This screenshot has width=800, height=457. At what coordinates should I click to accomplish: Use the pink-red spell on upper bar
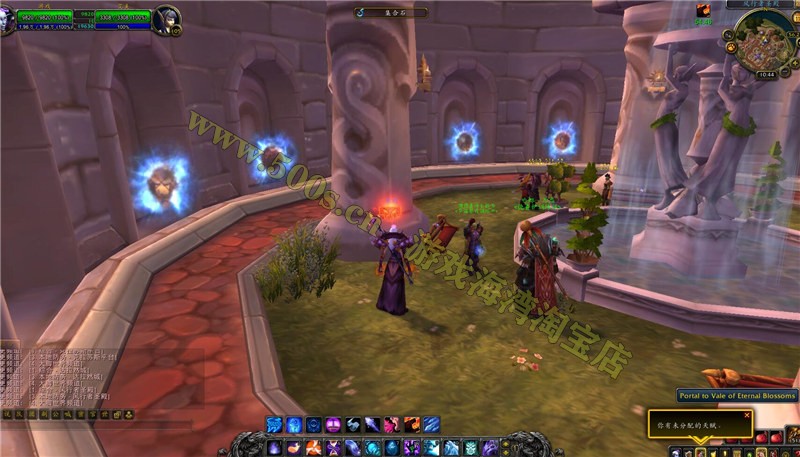click(390, 425)
